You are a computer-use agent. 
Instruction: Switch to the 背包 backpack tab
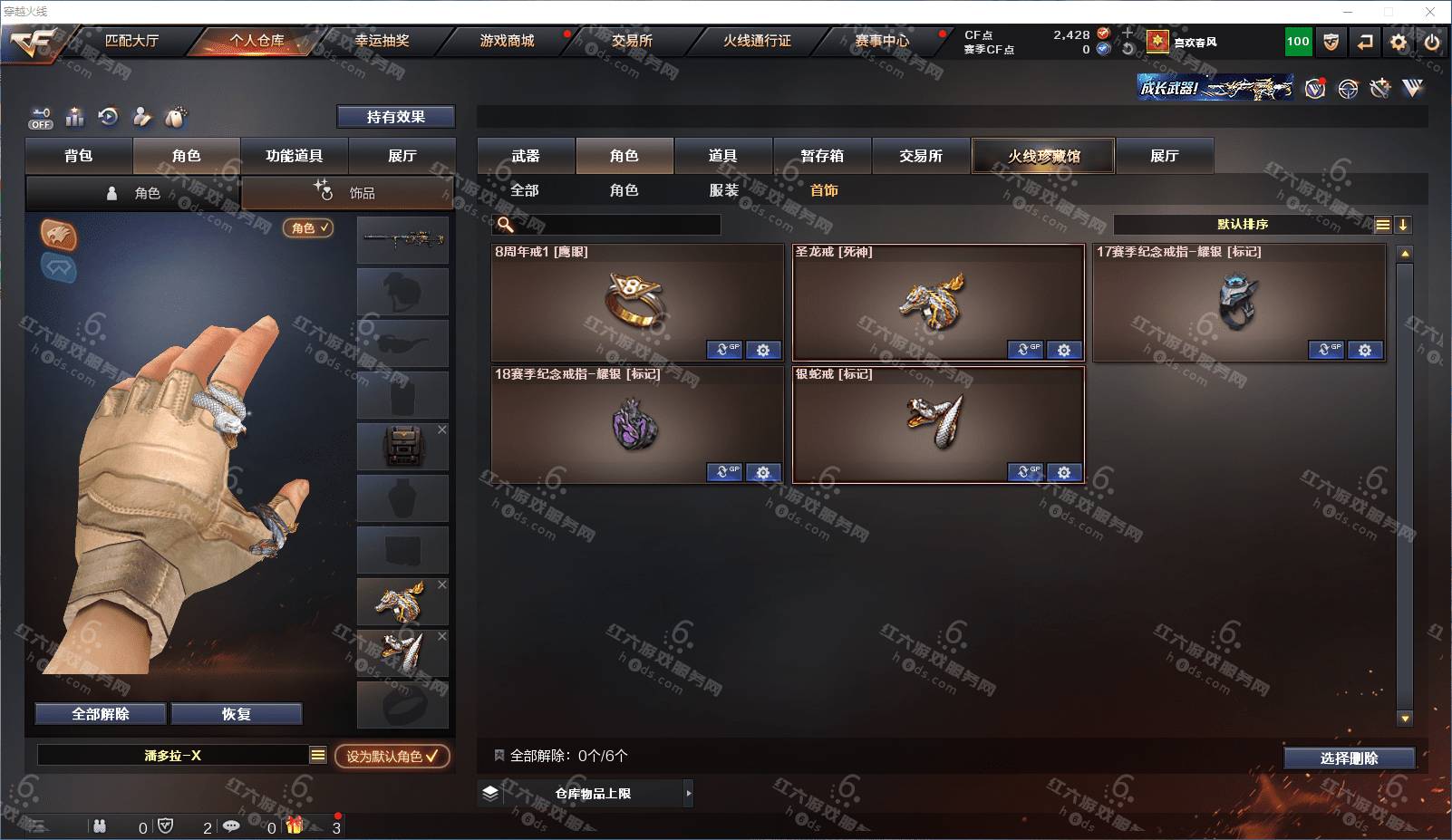point(79,156)
